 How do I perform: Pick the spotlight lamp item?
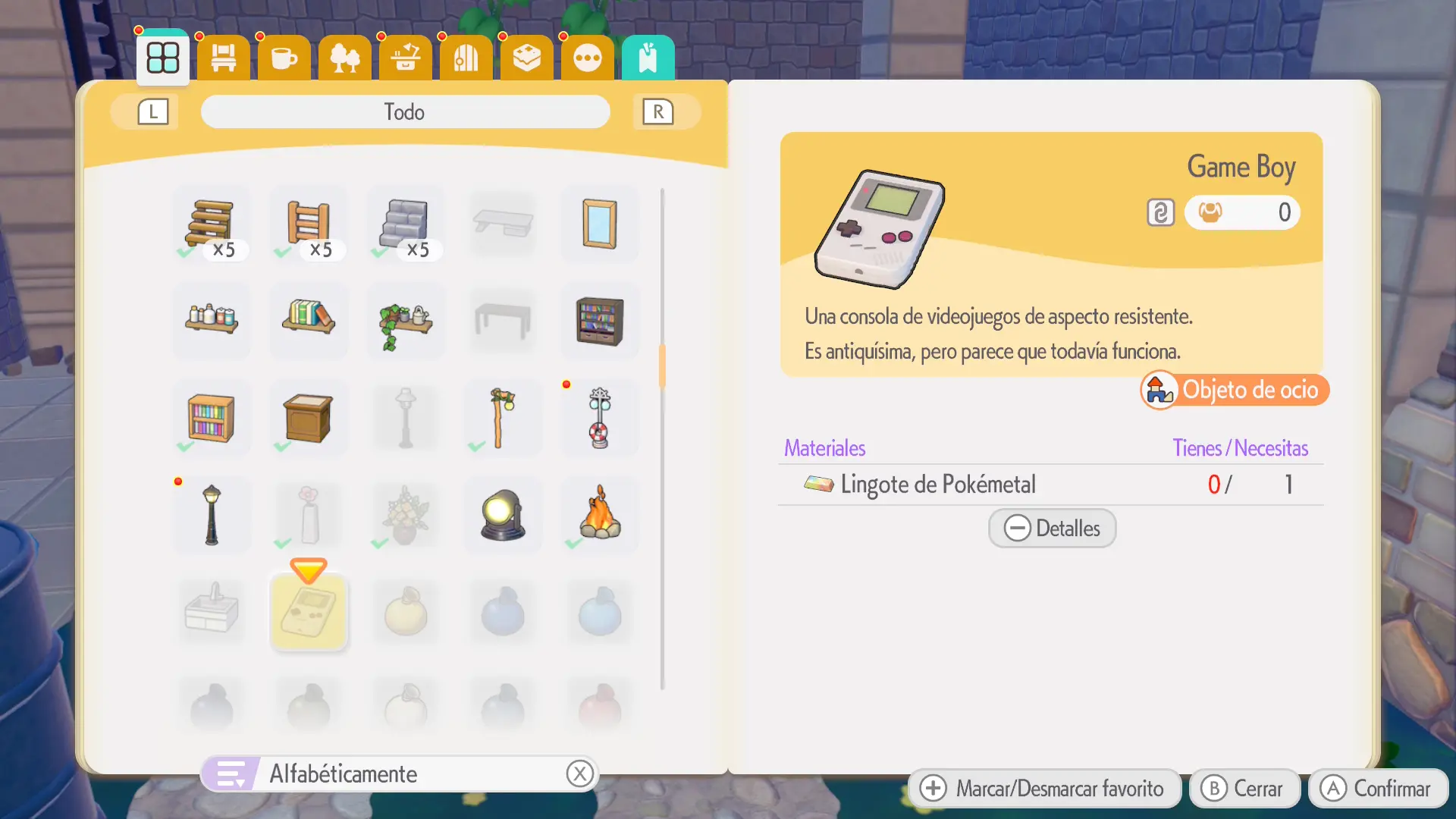coord(503,516)
